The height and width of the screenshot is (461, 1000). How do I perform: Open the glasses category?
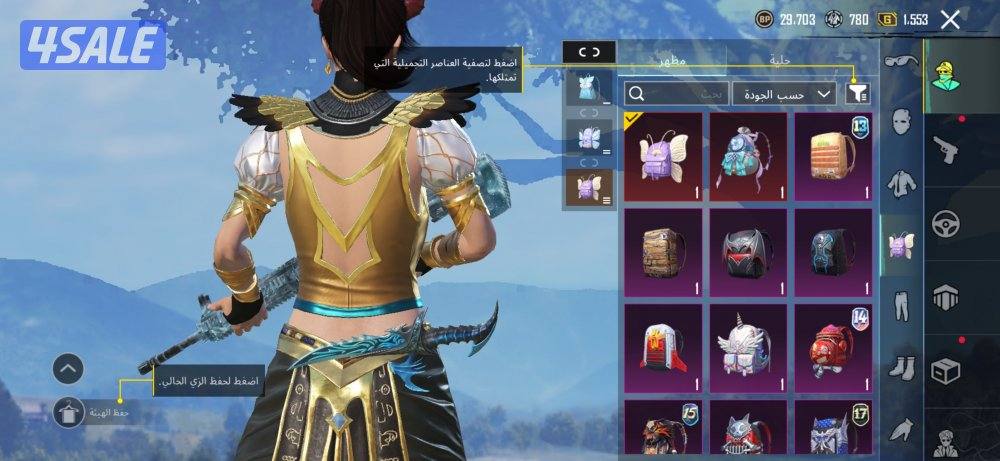902,63
